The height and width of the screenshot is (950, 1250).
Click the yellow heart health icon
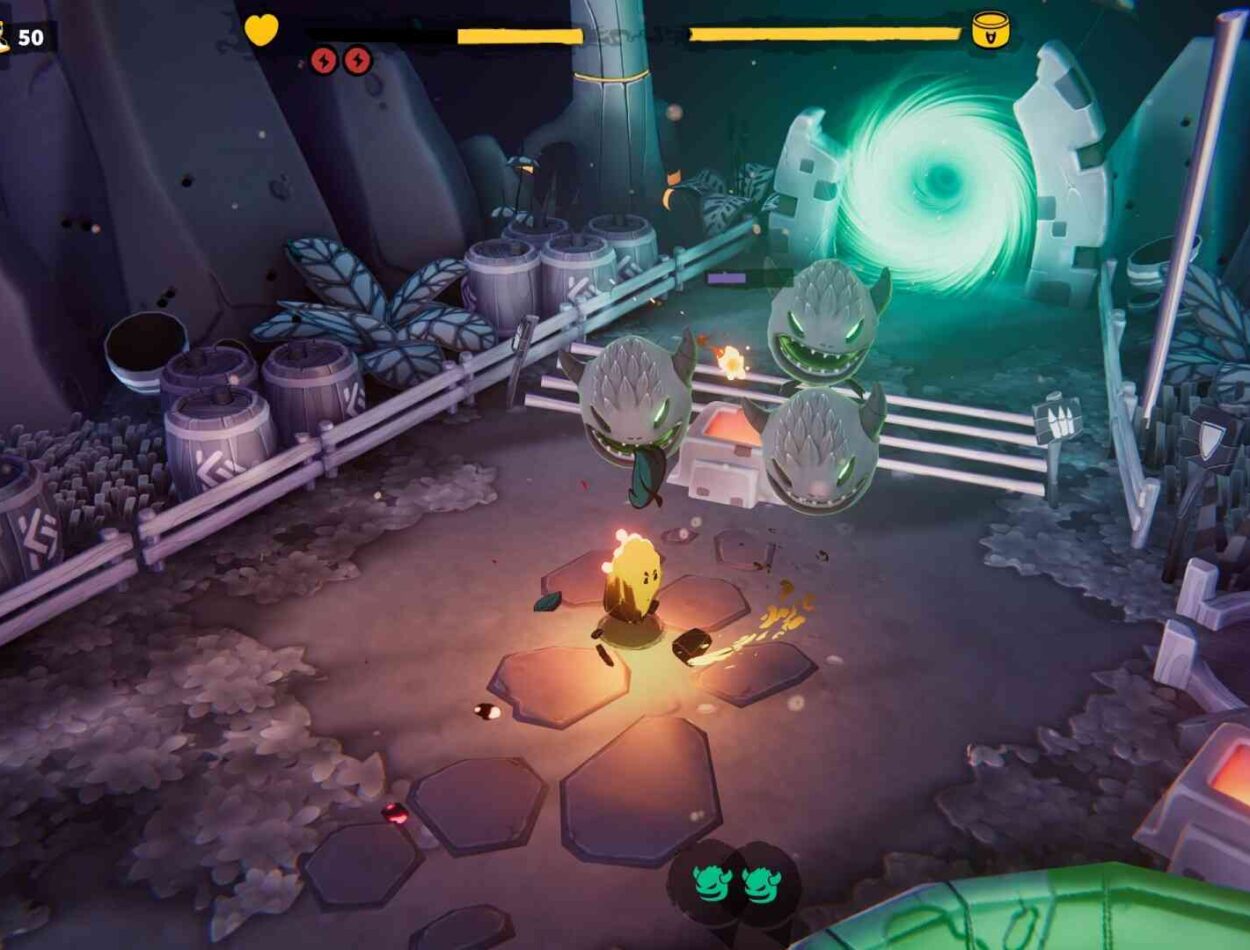tap(261, 30)
